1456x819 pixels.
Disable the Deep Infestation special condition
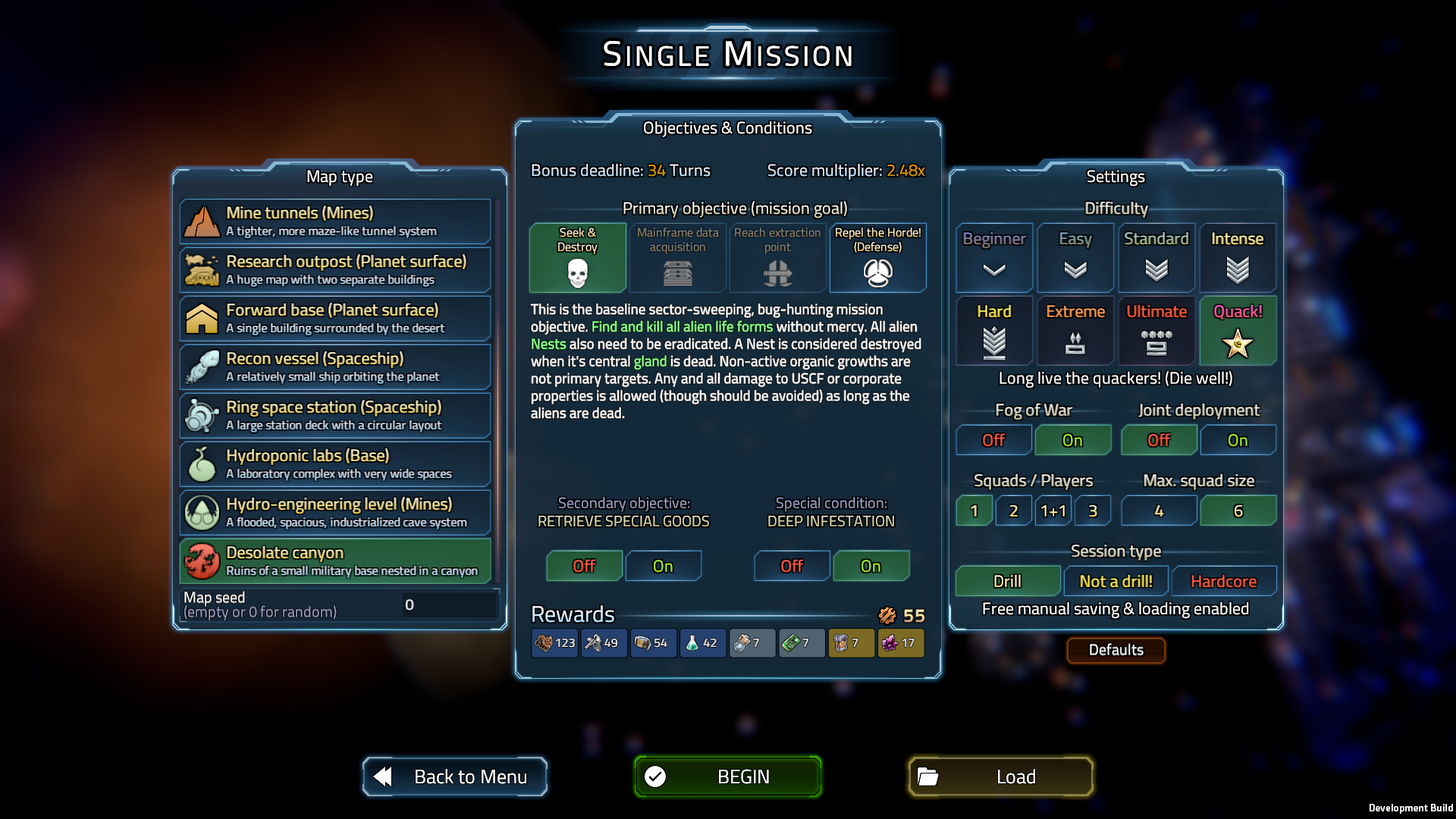coord(791,565)
